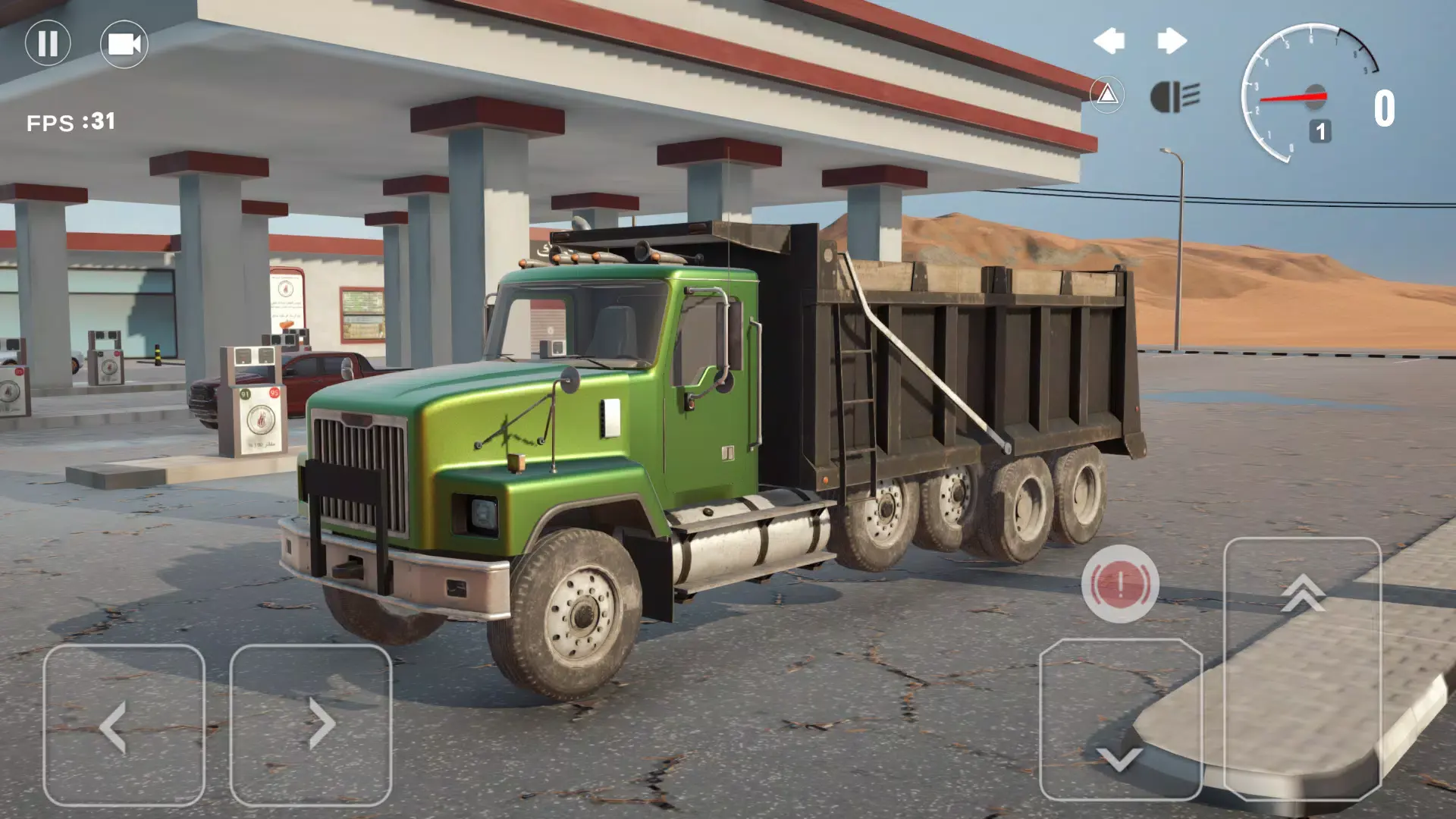
Task: Toggle the headlights on
Action: pyautogui.click(x=1173, y=96)
